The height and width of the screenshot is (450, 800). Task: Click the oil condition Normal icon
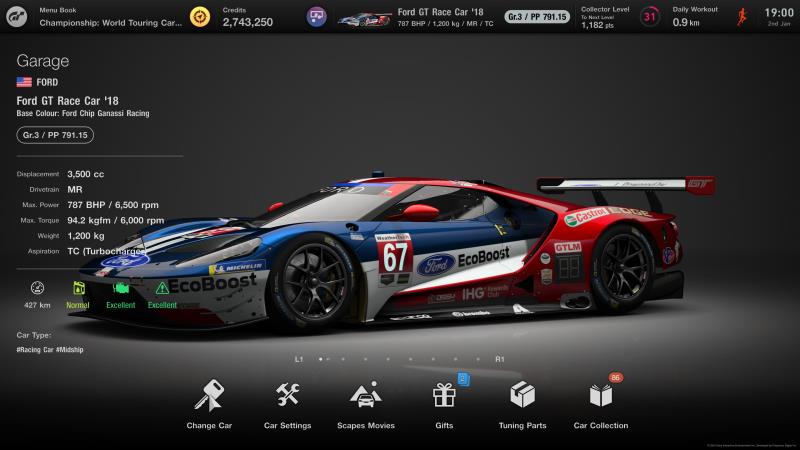(x=78, y=288)
